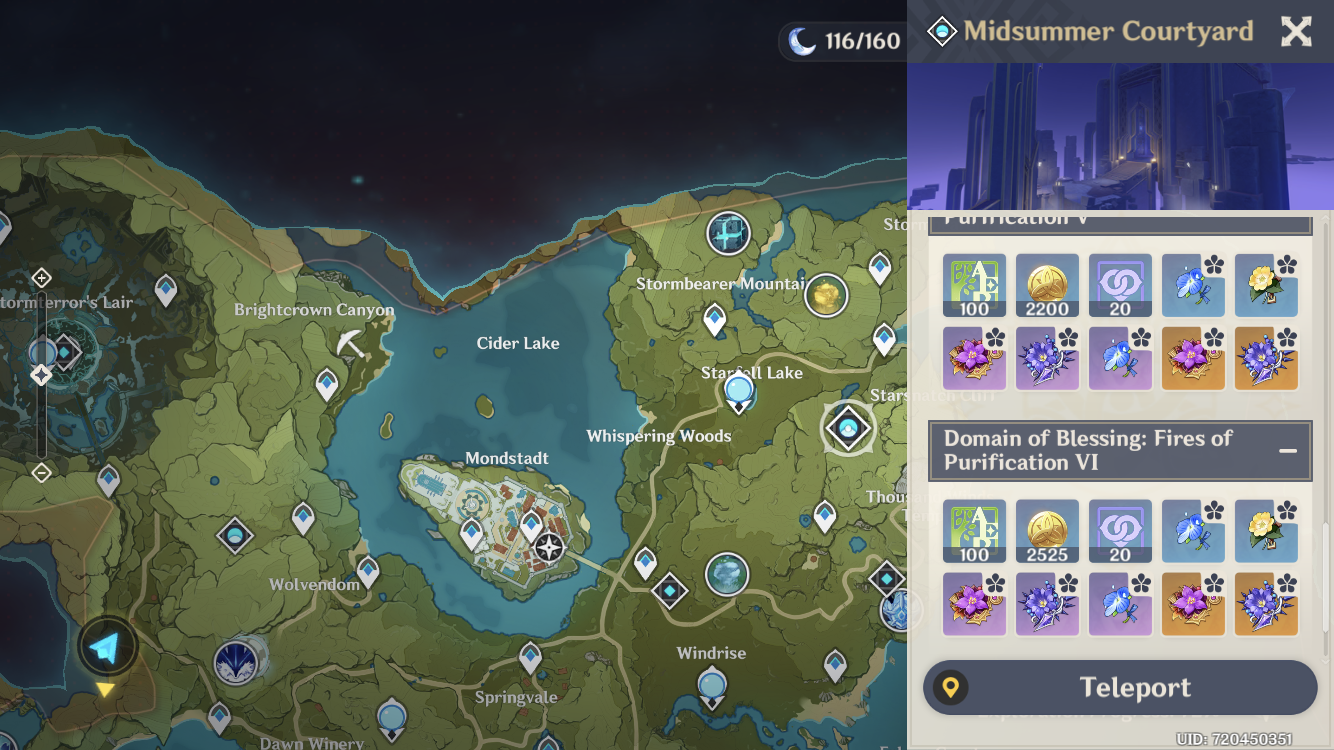The width and height of the screenshot is (1334, 750).
Task: Zoom in the map with plus button
Action: pyautogui.click(x=41, y=277)
